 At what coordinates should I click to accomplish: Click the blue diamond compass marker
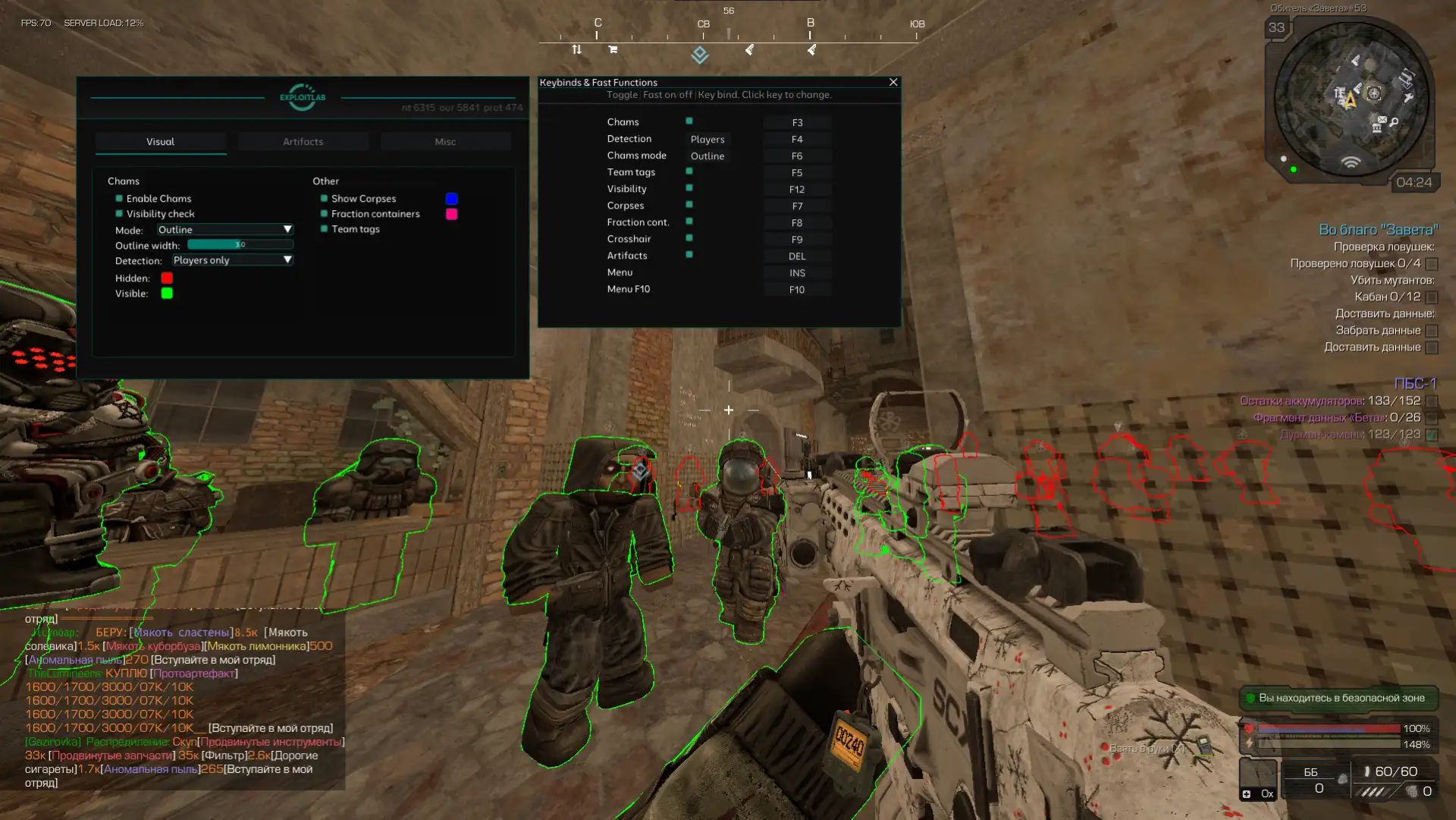tap(699, 55)
